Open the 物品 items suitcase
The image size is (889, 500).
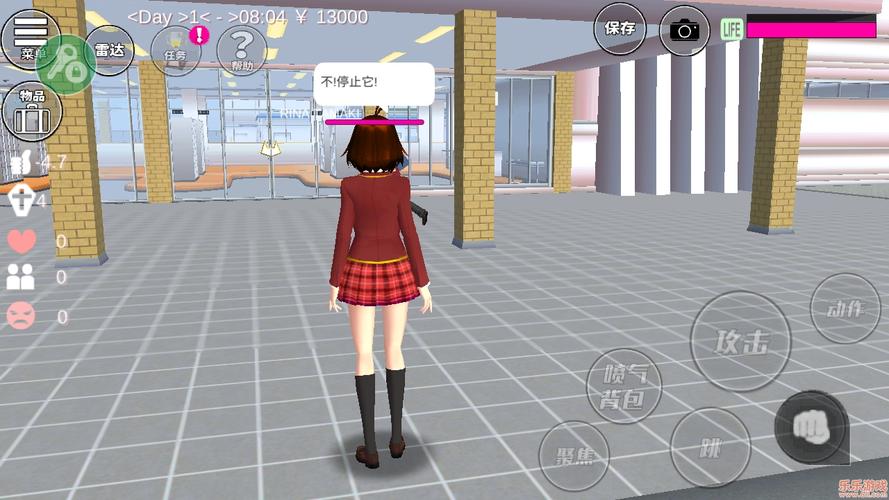[x=26, y=110]
